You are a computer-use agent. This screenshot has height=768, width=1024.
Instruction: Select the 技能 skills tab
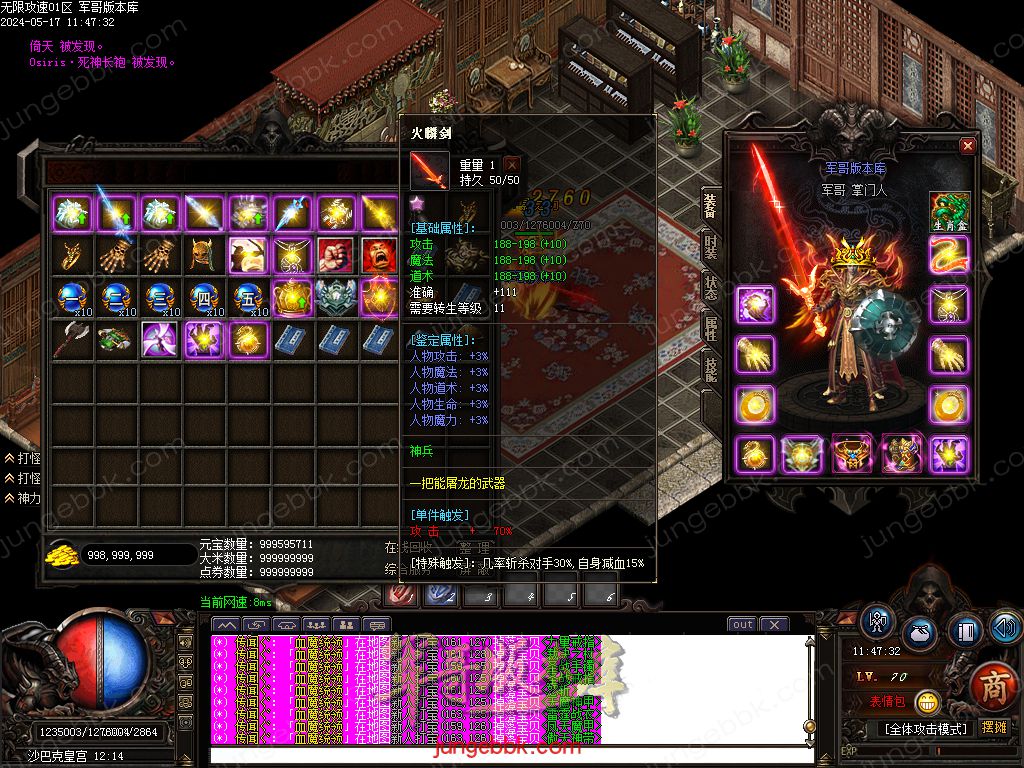710,369
